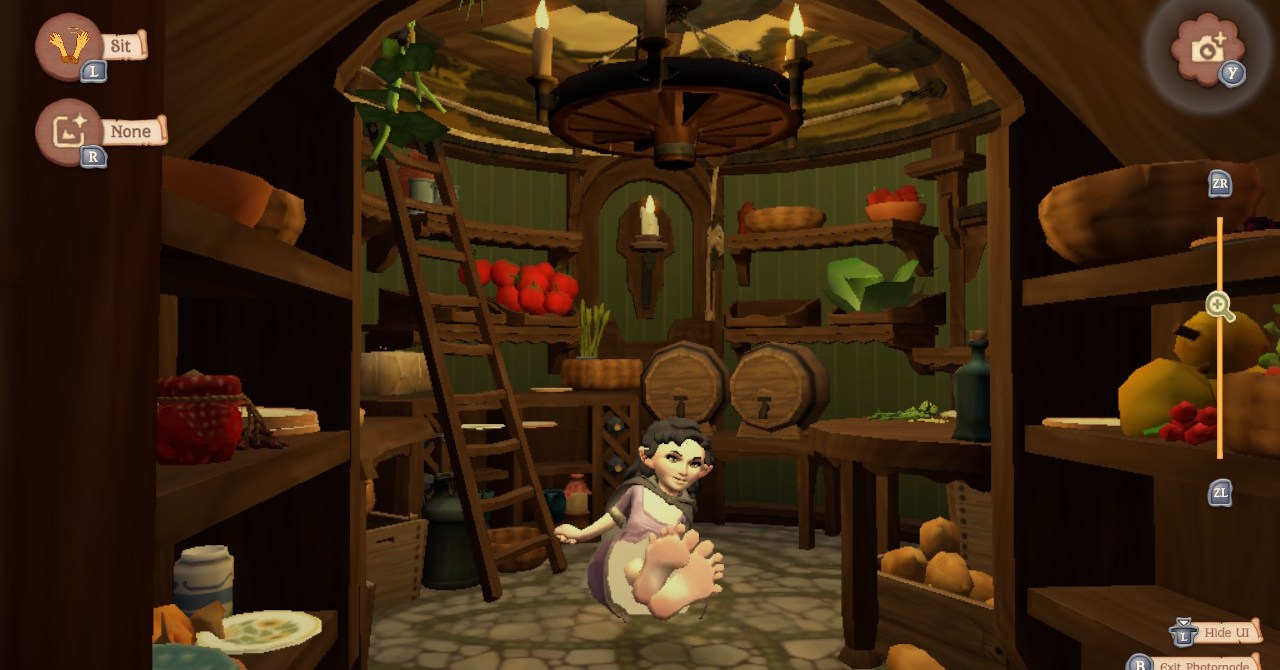
Task: Open the None filter option
Action: pos(70,132)
